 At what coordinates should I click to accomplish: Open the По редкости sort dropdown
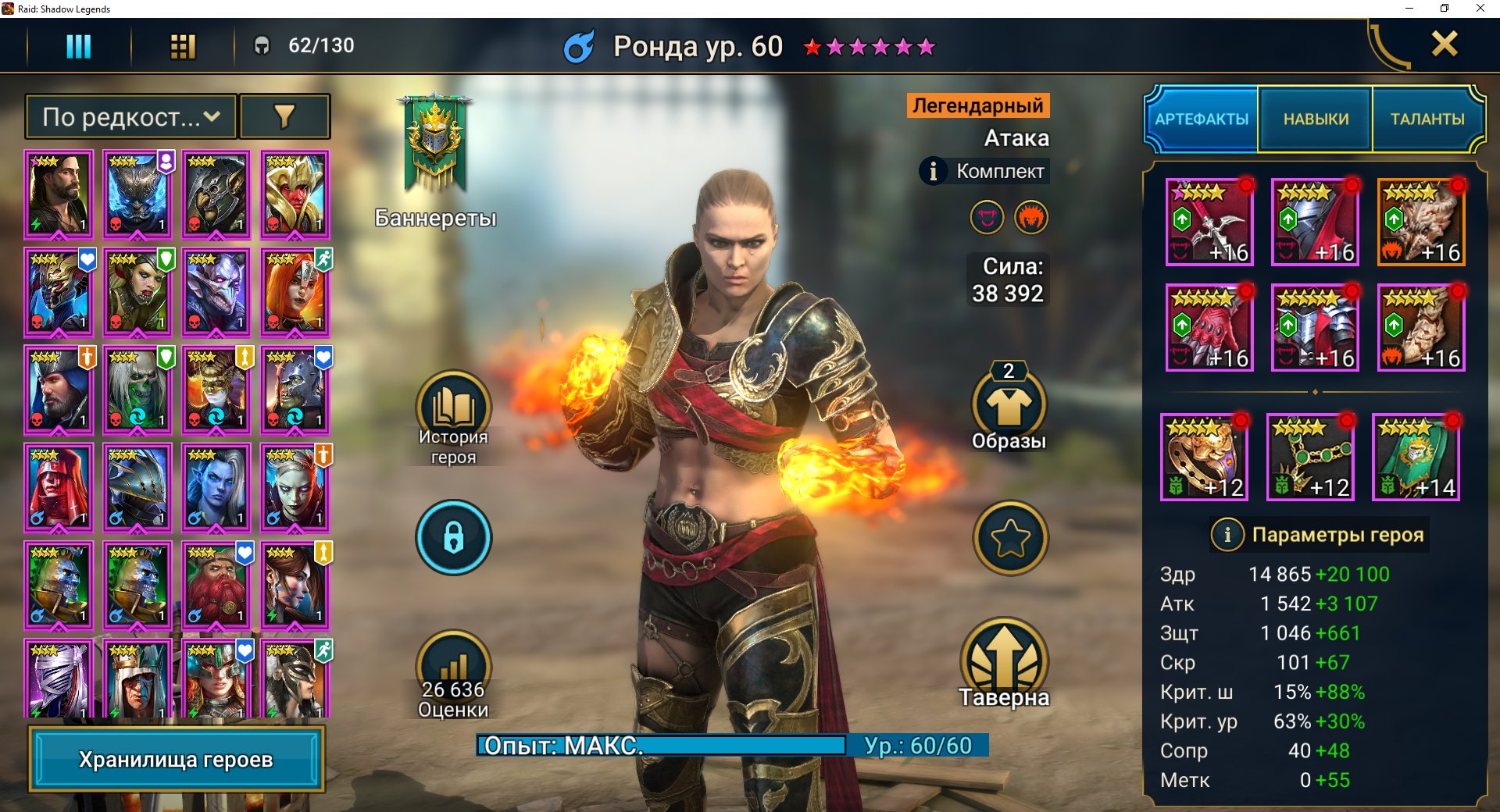(x=131, y=117)
